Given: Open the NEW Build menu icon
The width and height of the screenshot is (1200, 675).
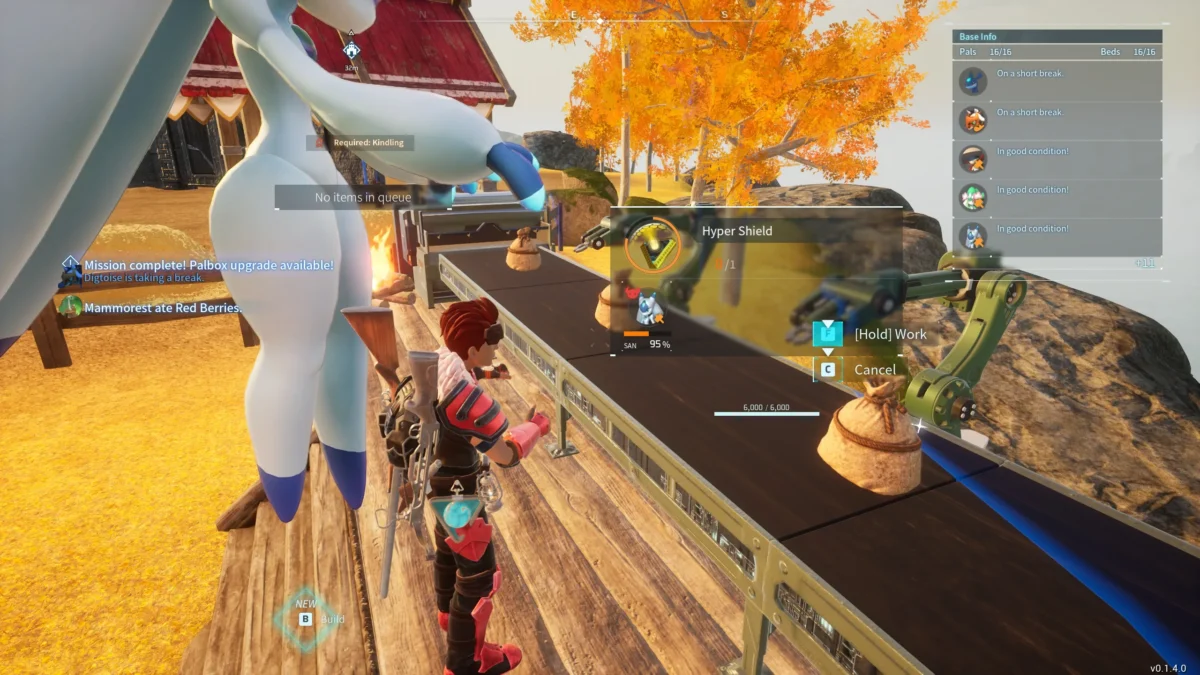Looking at the screenshot, I should click(305, 618).
